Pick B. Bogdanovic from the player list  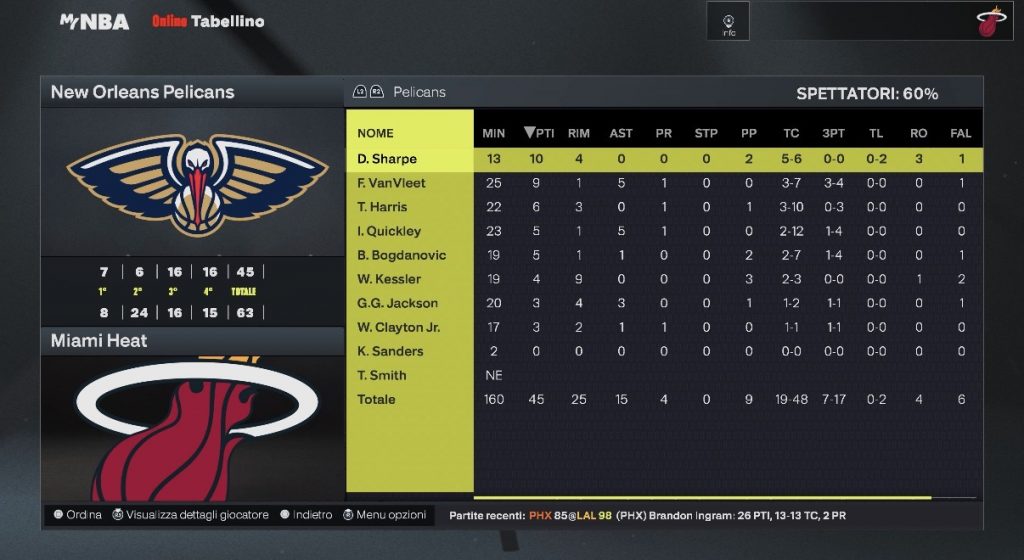(x=401, y=255)
